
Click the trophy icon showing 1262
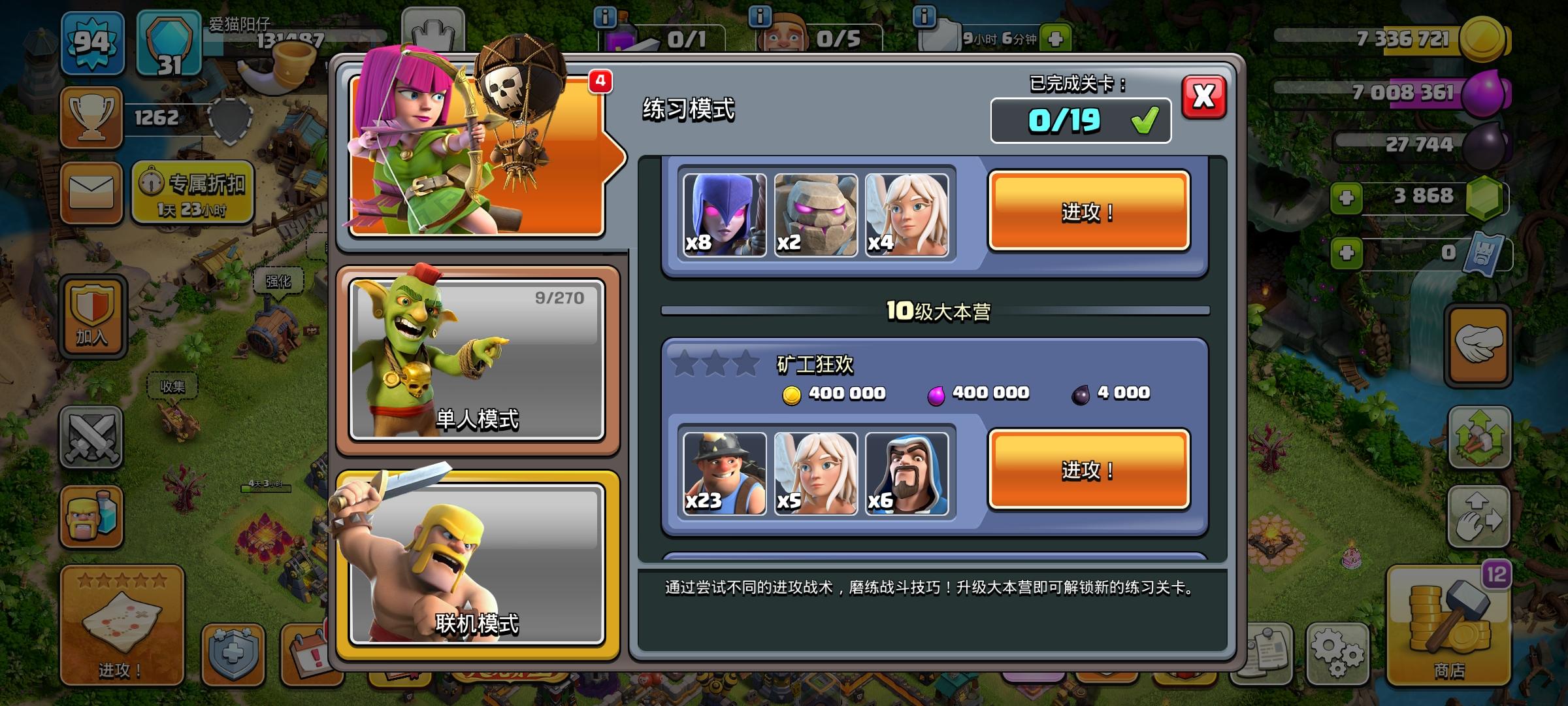[91, 119]
